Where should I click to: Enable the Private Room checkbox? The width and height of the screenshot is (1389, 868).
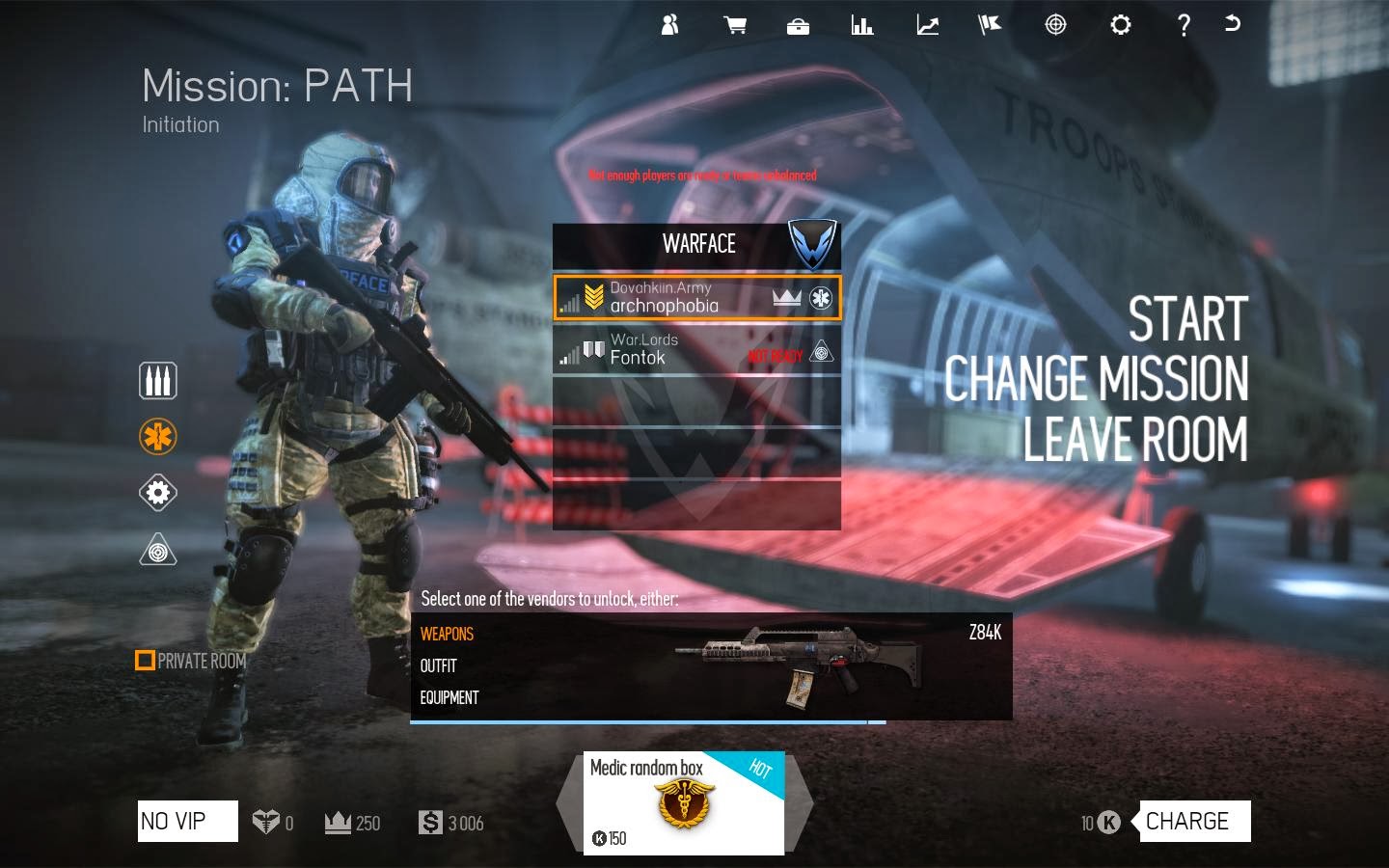[146, 660]
